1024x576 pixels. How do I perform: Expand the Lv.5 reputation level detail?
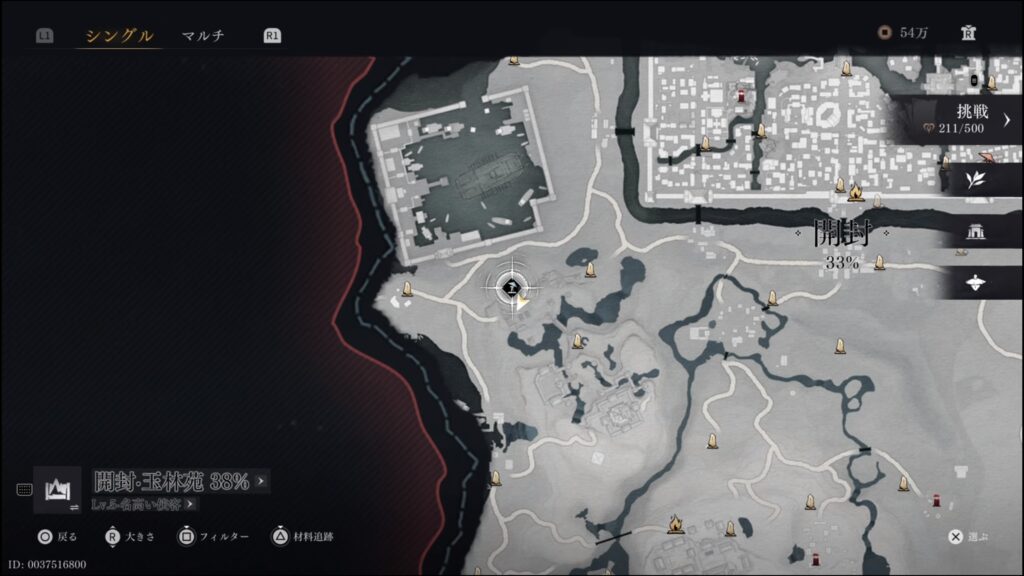click(144, 504)
